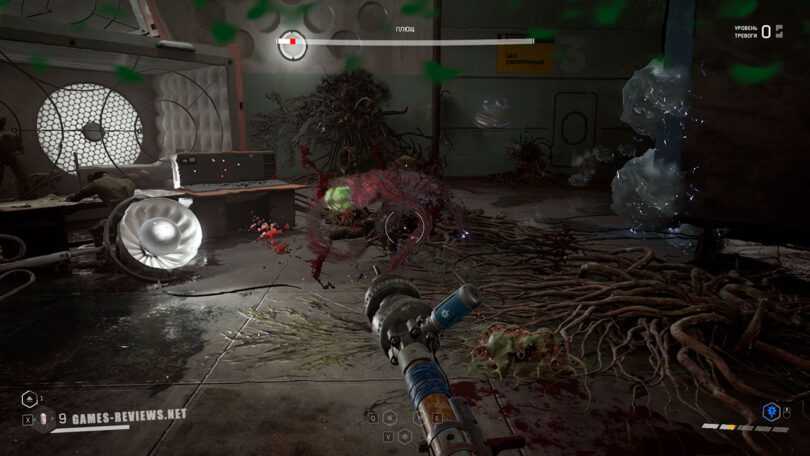The height and width of the screenshot is (456, 810).
Task: Select the health capsule consumable icon
Action: 43,420
